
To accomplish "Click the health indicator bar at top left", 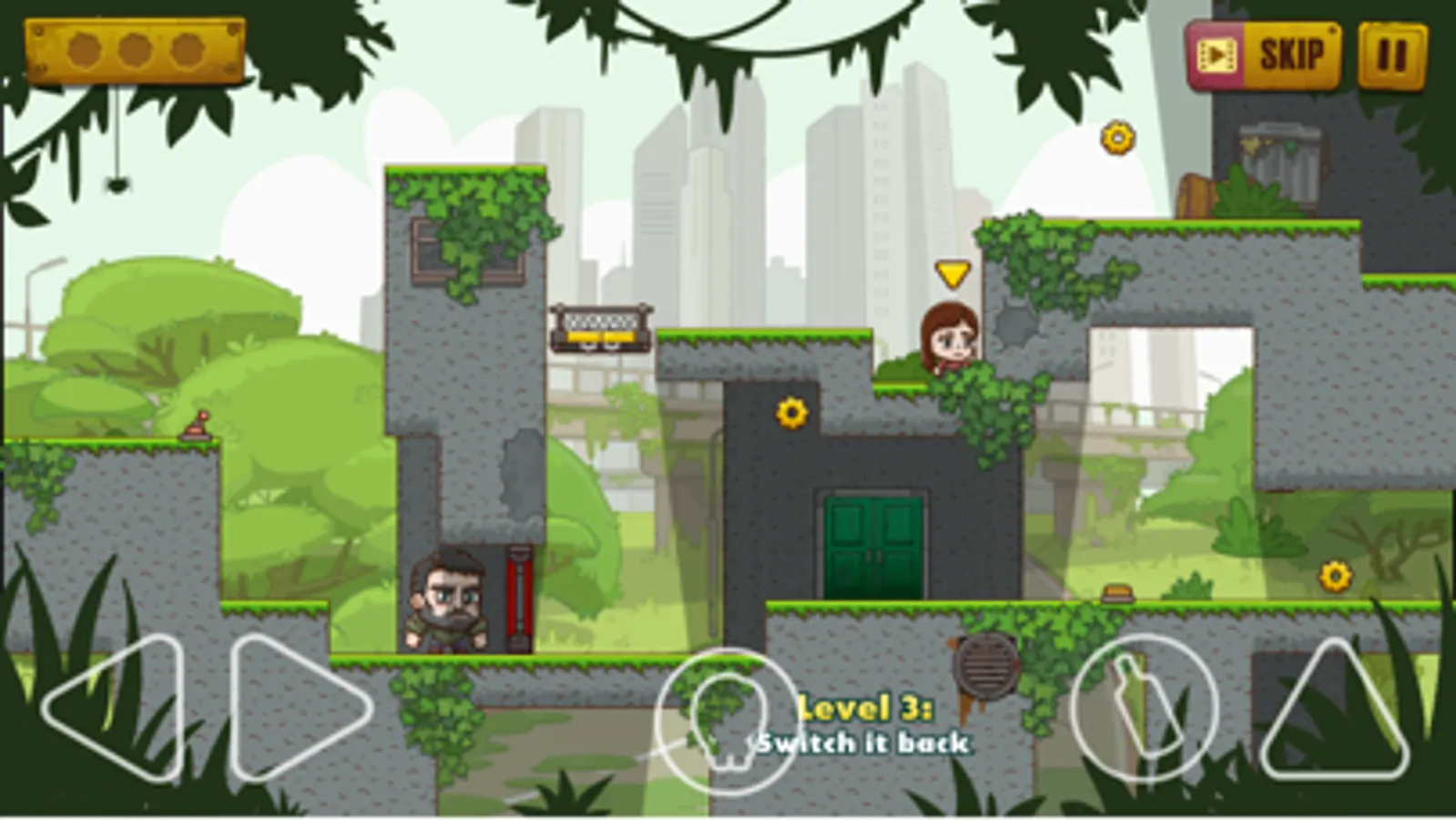I will click(x=132, y=50).
